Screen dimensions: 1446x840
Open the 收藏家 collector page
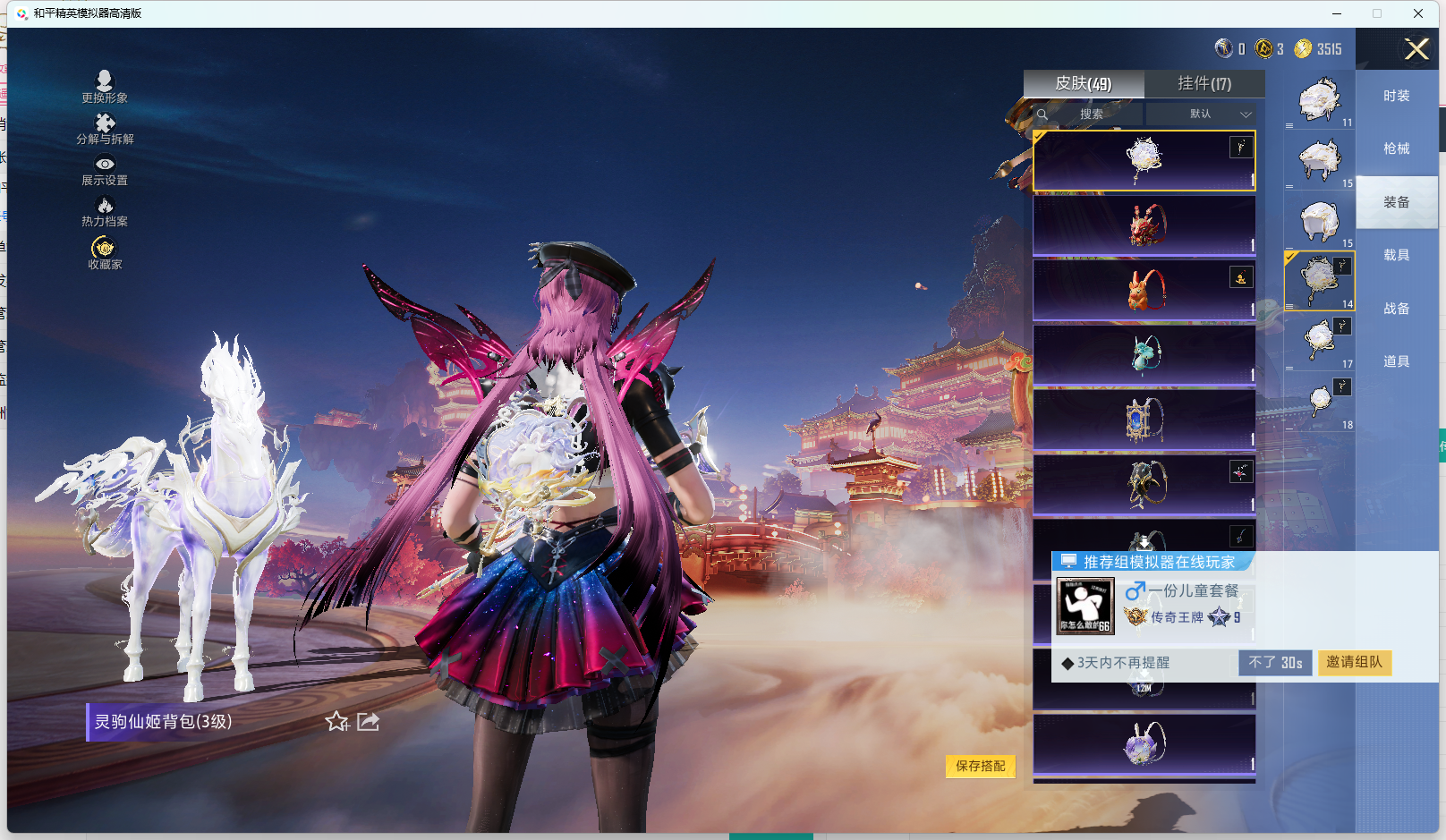coord(105,252)
